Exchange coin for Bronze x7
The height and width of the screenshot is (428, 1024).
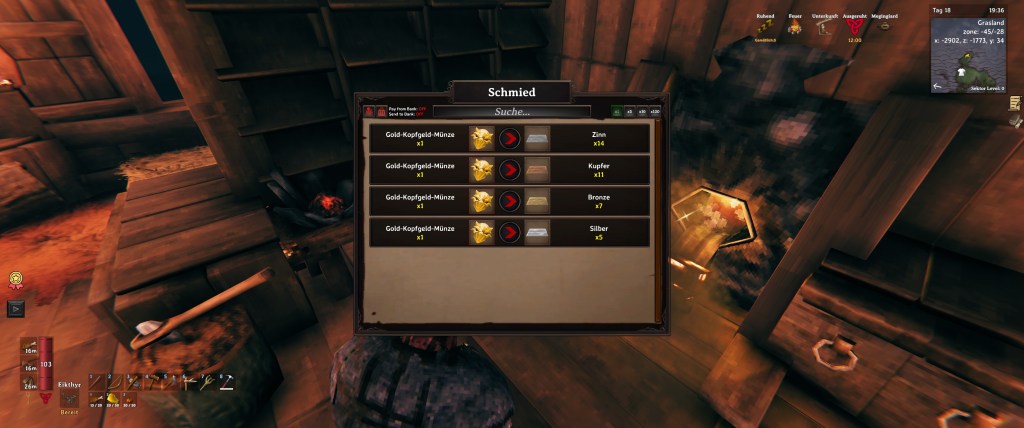click(510, 201)
